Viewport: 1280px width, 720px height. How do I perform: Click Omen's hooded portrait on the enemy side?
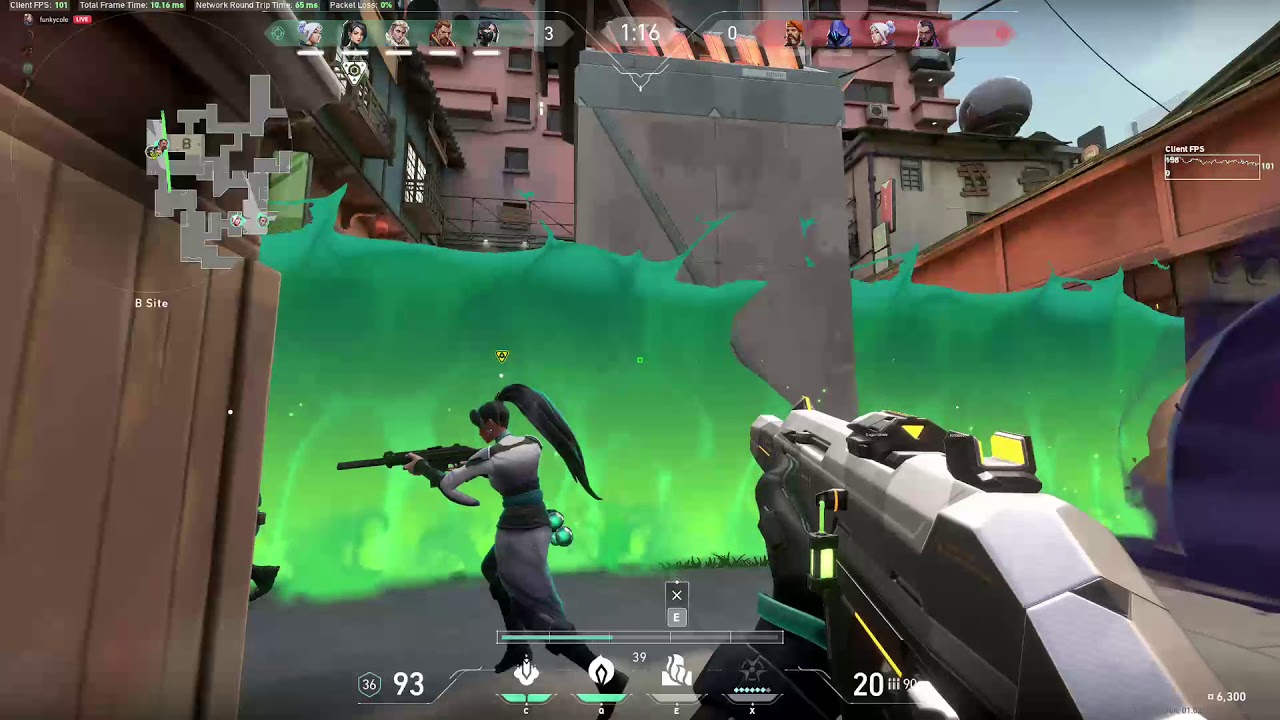click(x=838, y=33)
